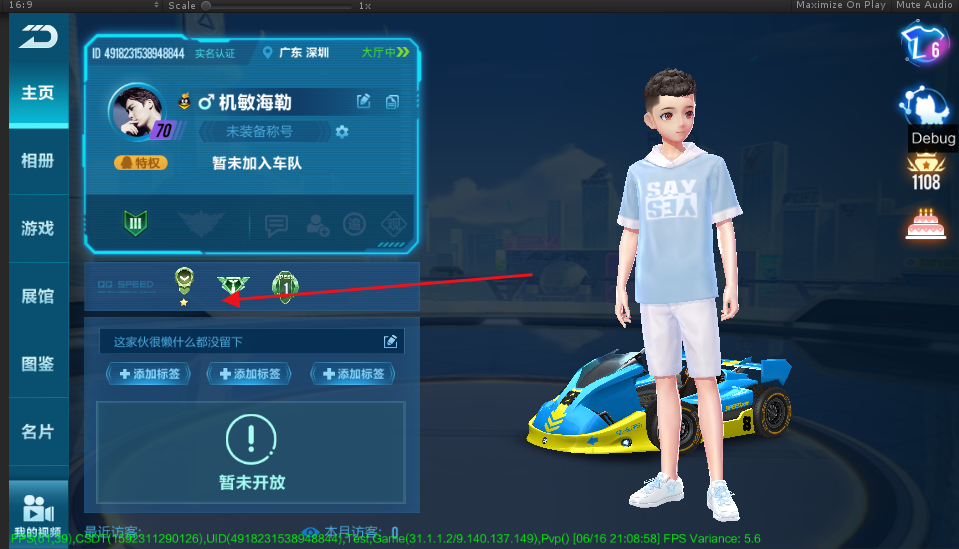Open the pet icon
The image size is (959, 549).
923,104
